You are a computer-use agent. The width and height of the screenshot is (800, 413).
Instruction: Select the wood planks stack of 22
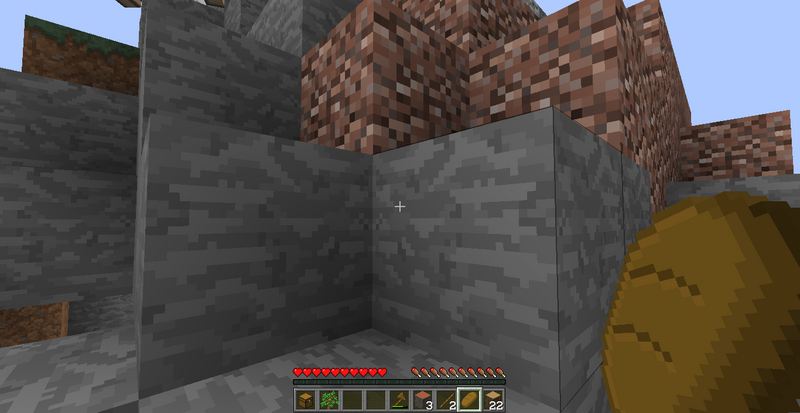pyautogui.click(x=492, y=401)
